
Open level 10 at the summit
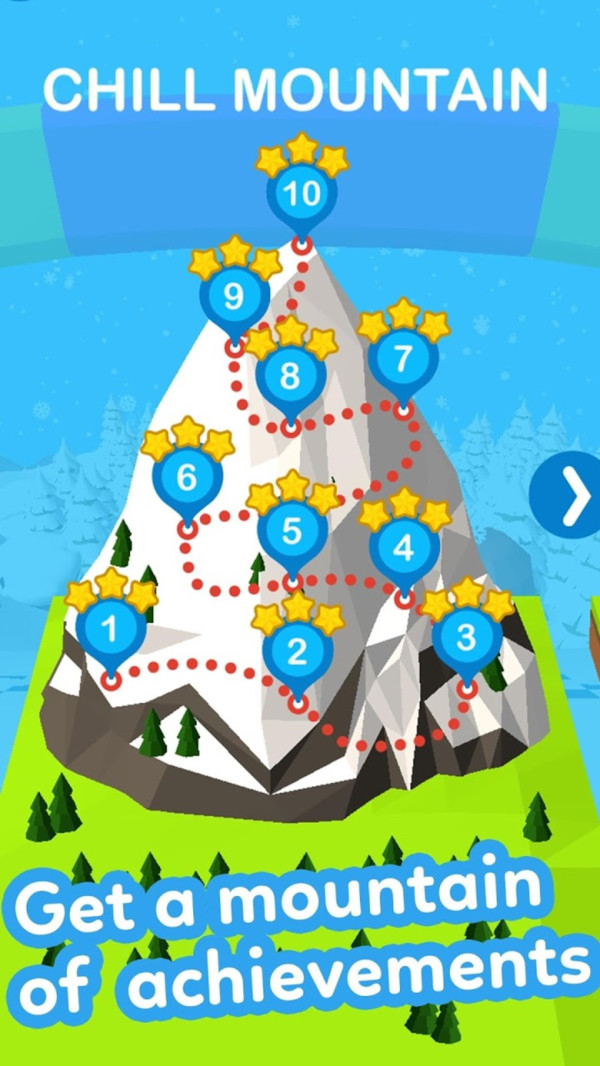[x=301, y=193]
